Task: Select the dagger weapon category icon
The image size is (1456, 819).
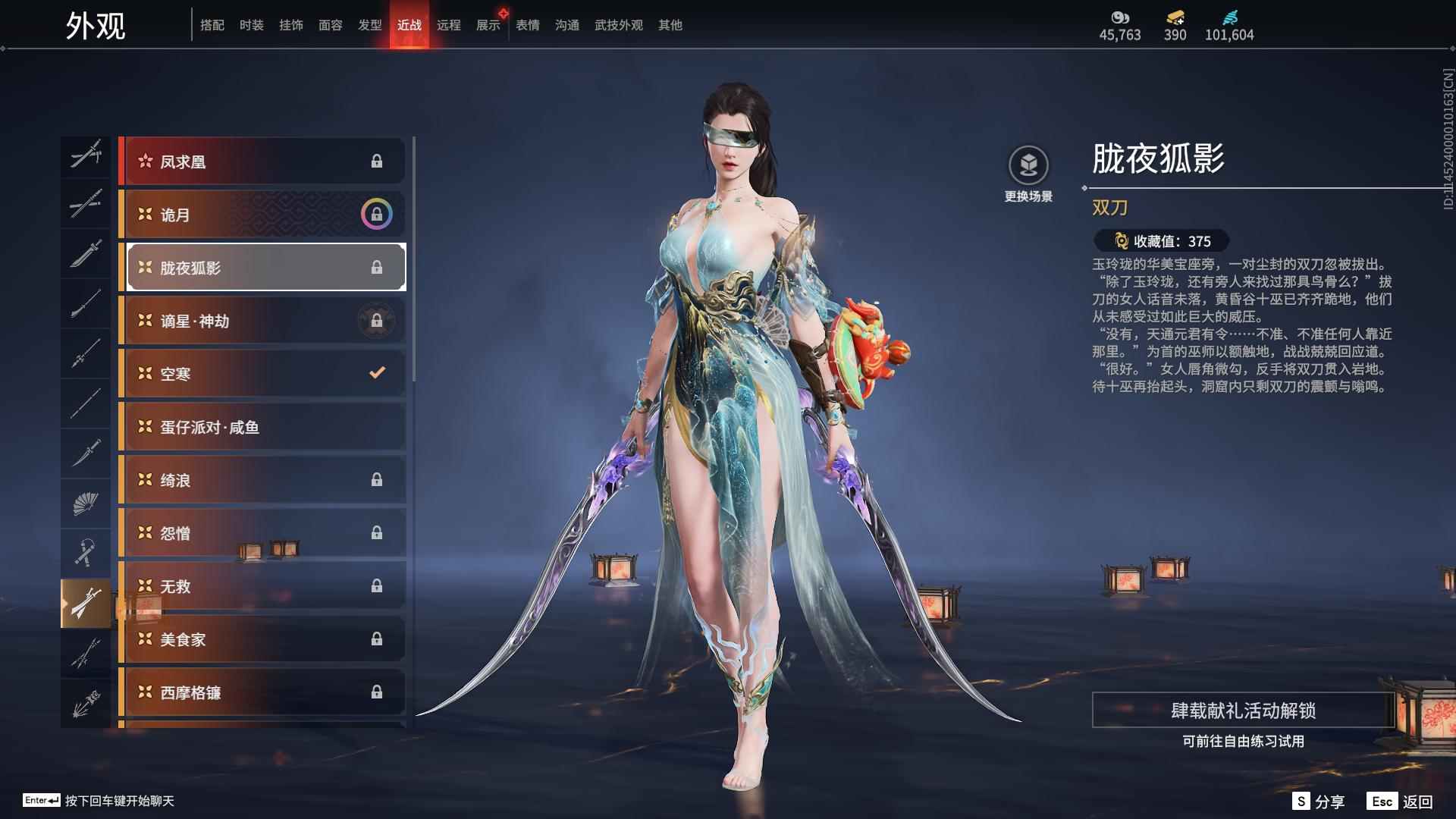Action: click(x=86, y=453)
